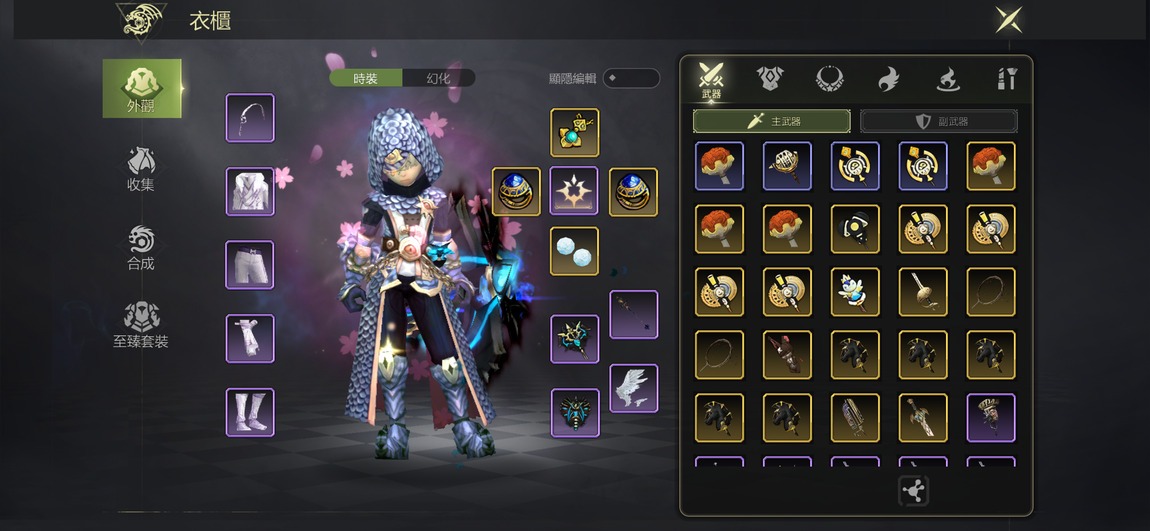The image size is (1150, 531).
Task: Click the share button below the weapon grid
Action: 913,491
